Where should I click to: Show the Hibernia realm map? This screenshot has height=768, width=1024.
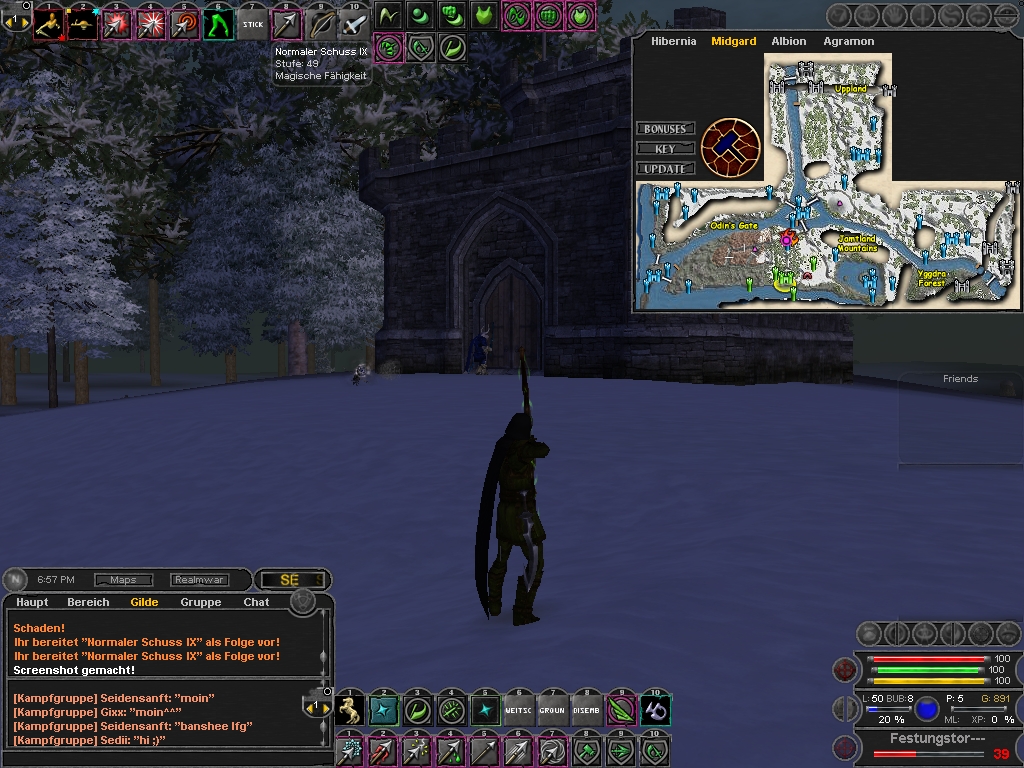point(673,42)
